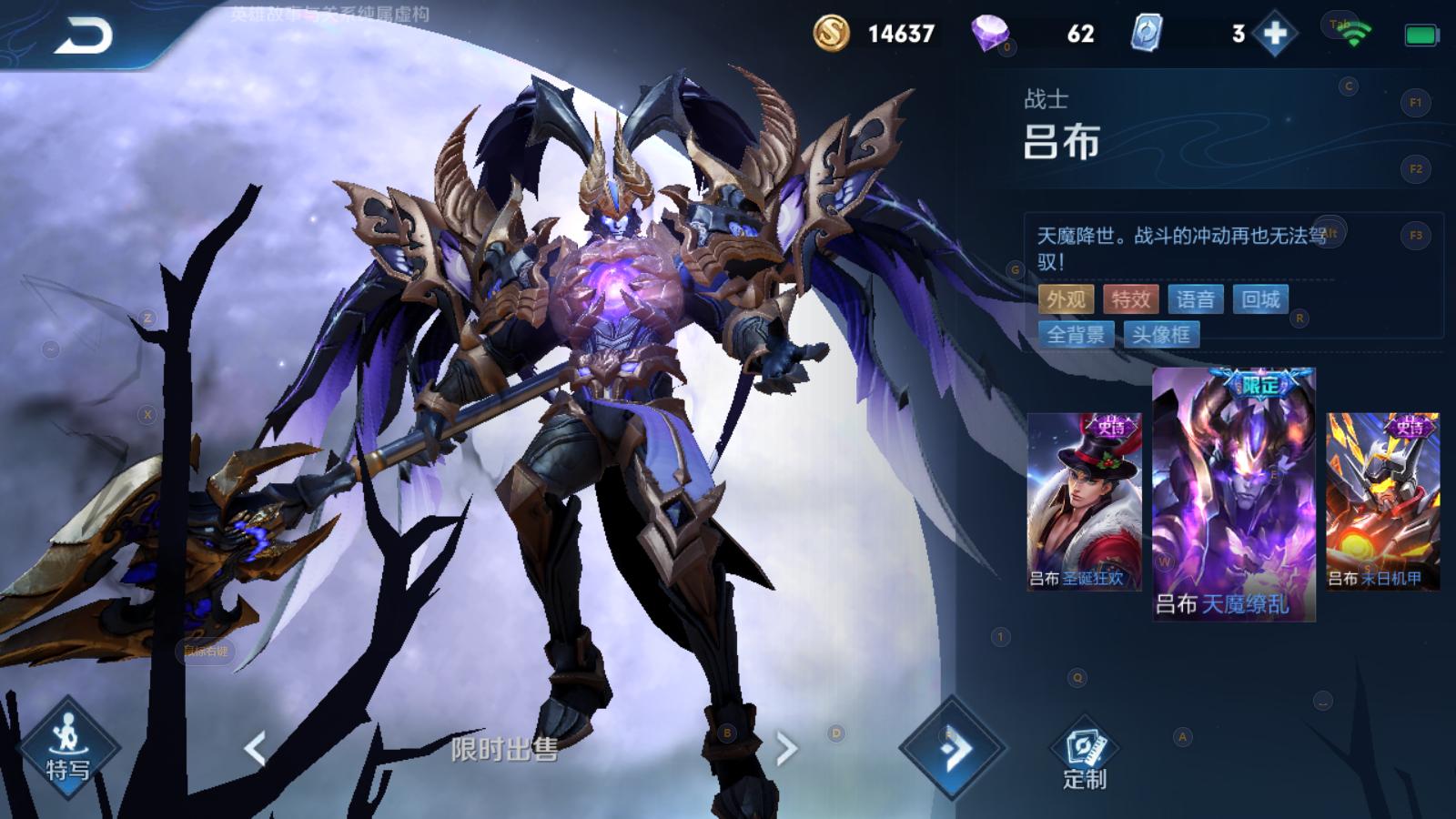Click the blue diamond arrow button
The image size is (1456, 819).
click(x=952, y=749)
